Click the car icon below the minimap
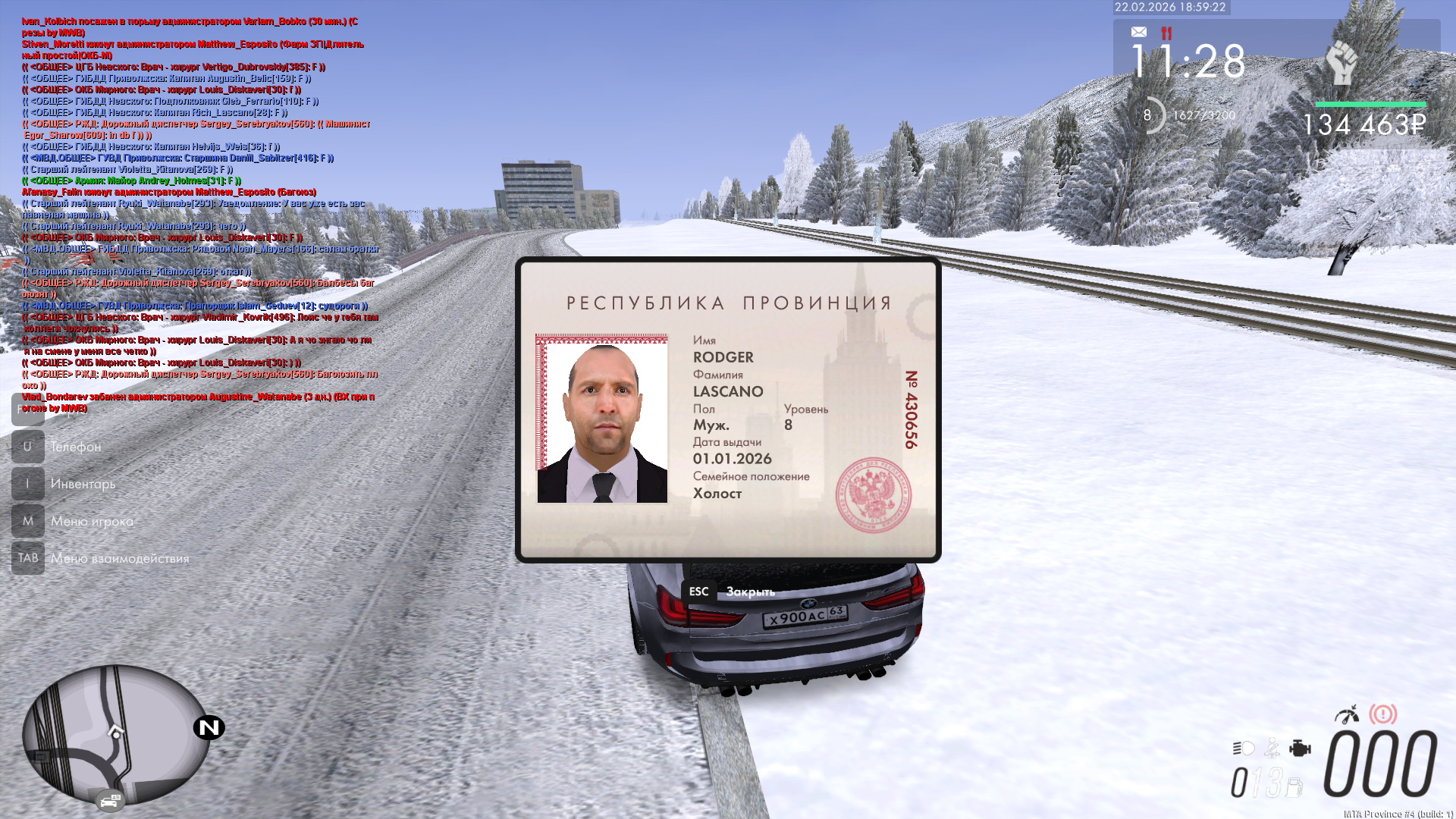Screen dimensions: 1456x819 pyautogui.click(x=110, y=800)
